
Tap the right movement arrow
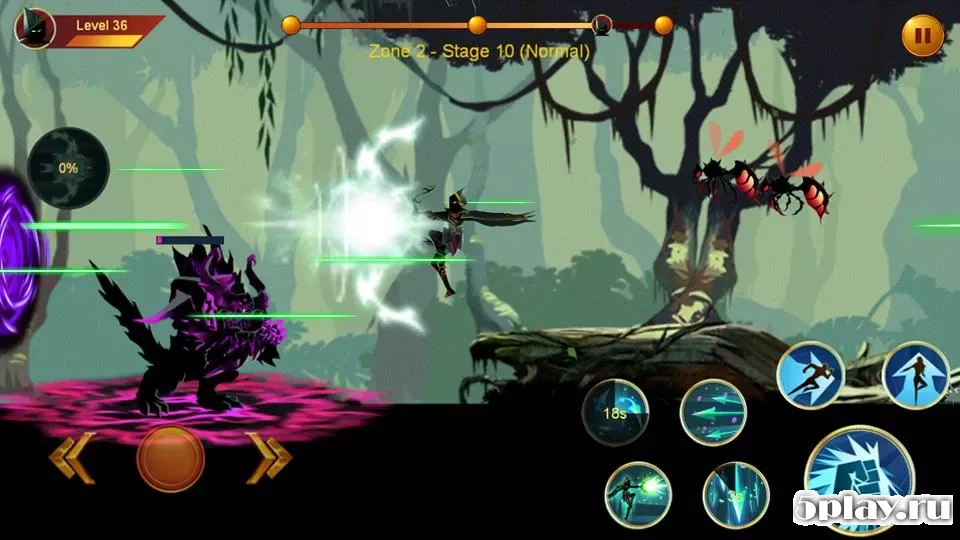[269, 459]
